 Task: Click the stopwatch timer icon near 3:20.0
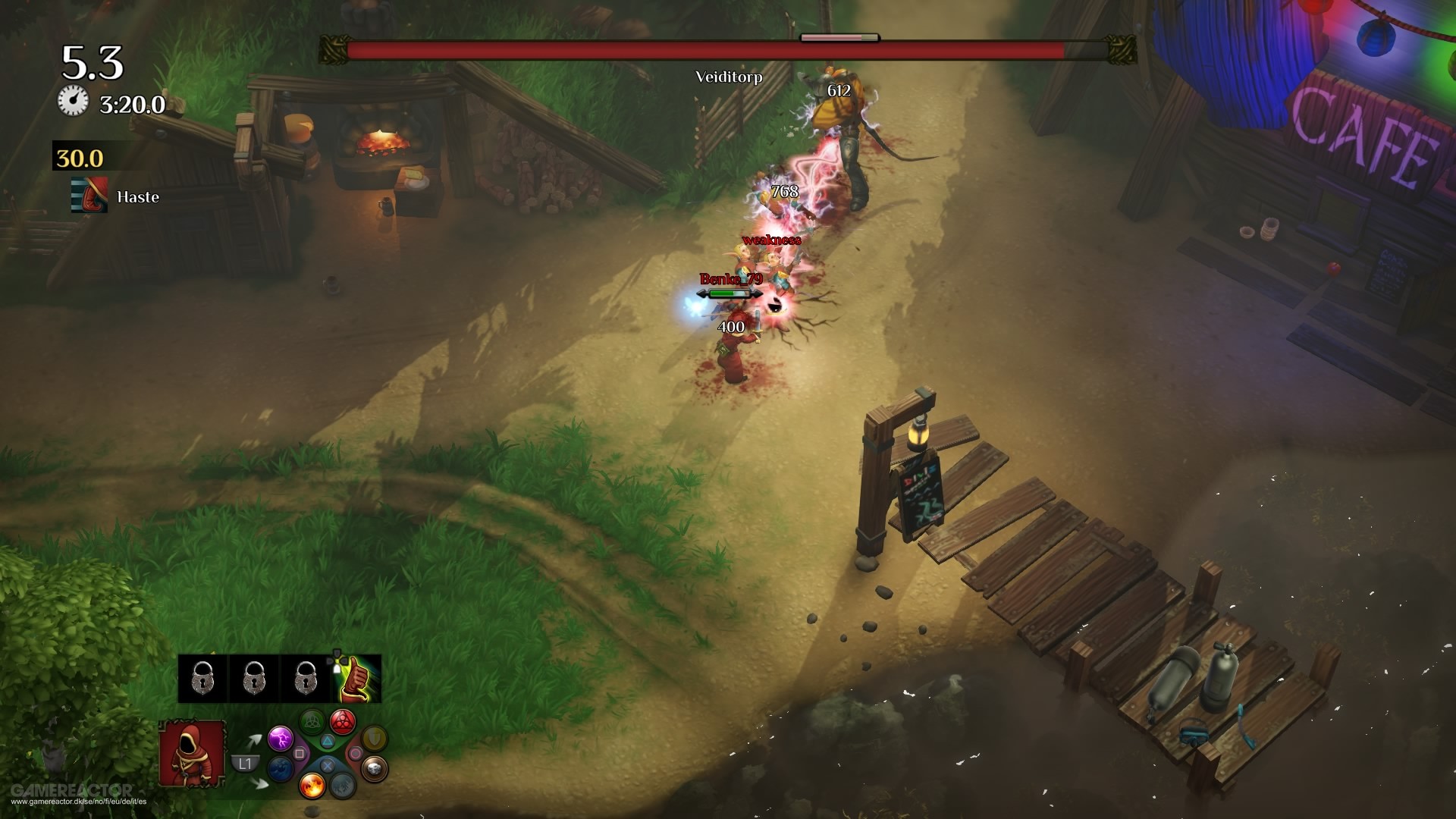click(x=72, y=99)
